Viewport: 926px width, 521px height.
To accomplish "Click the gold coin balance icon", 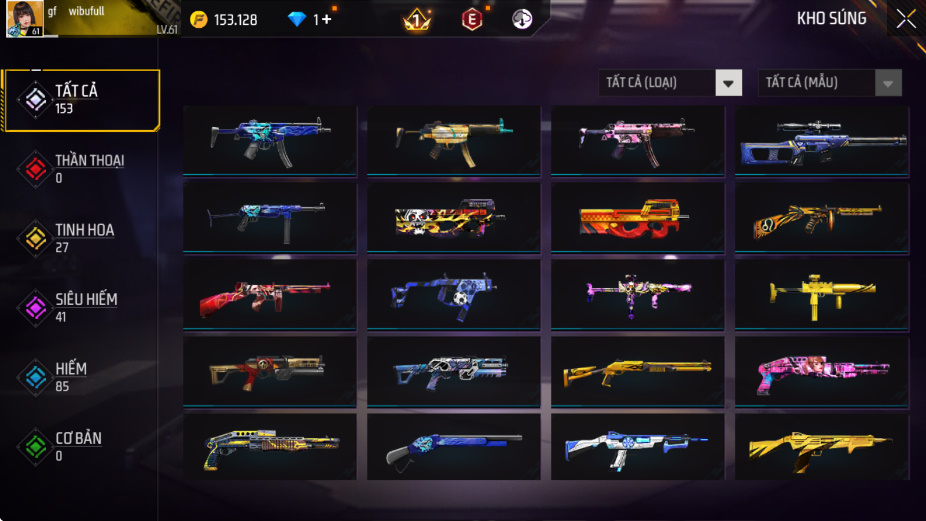I will pyautogui.click(x=199, y=20).
